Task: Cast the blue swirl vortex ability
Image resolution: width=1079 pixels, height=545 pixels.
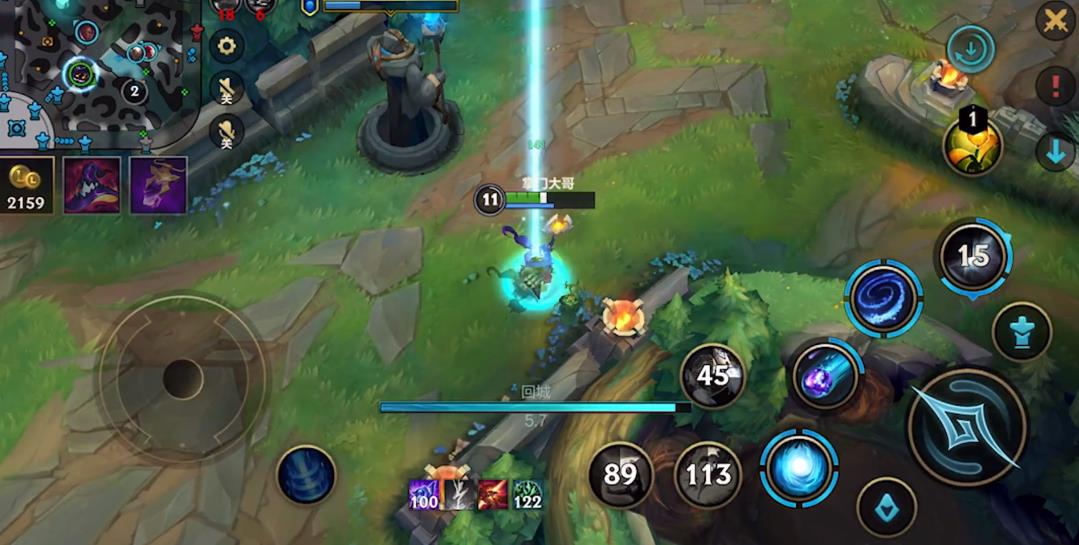Action: (x=884, y=298)
